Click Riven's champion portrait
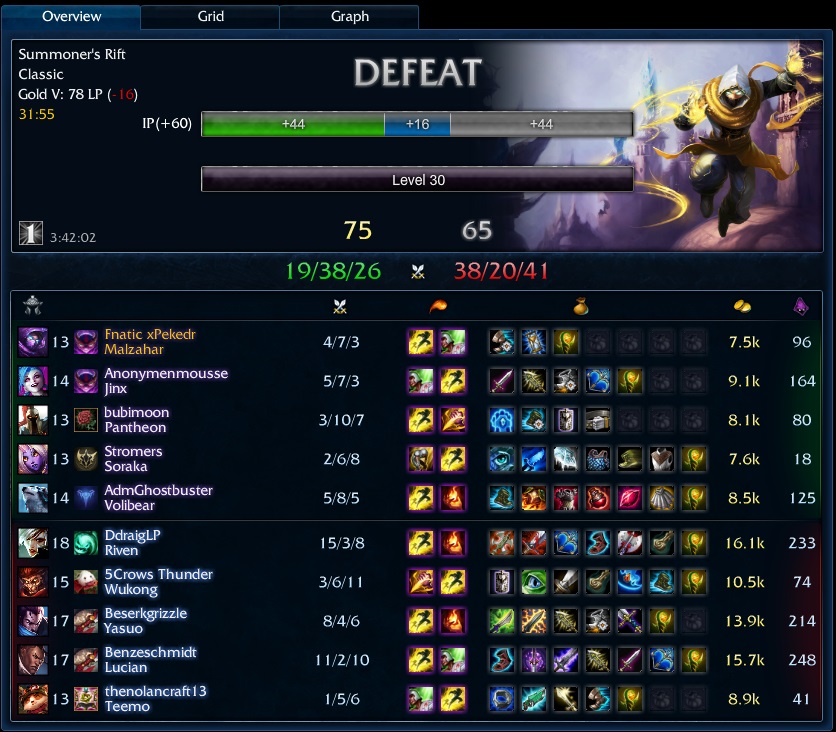 pyautogui.click(x=32, y=543)
